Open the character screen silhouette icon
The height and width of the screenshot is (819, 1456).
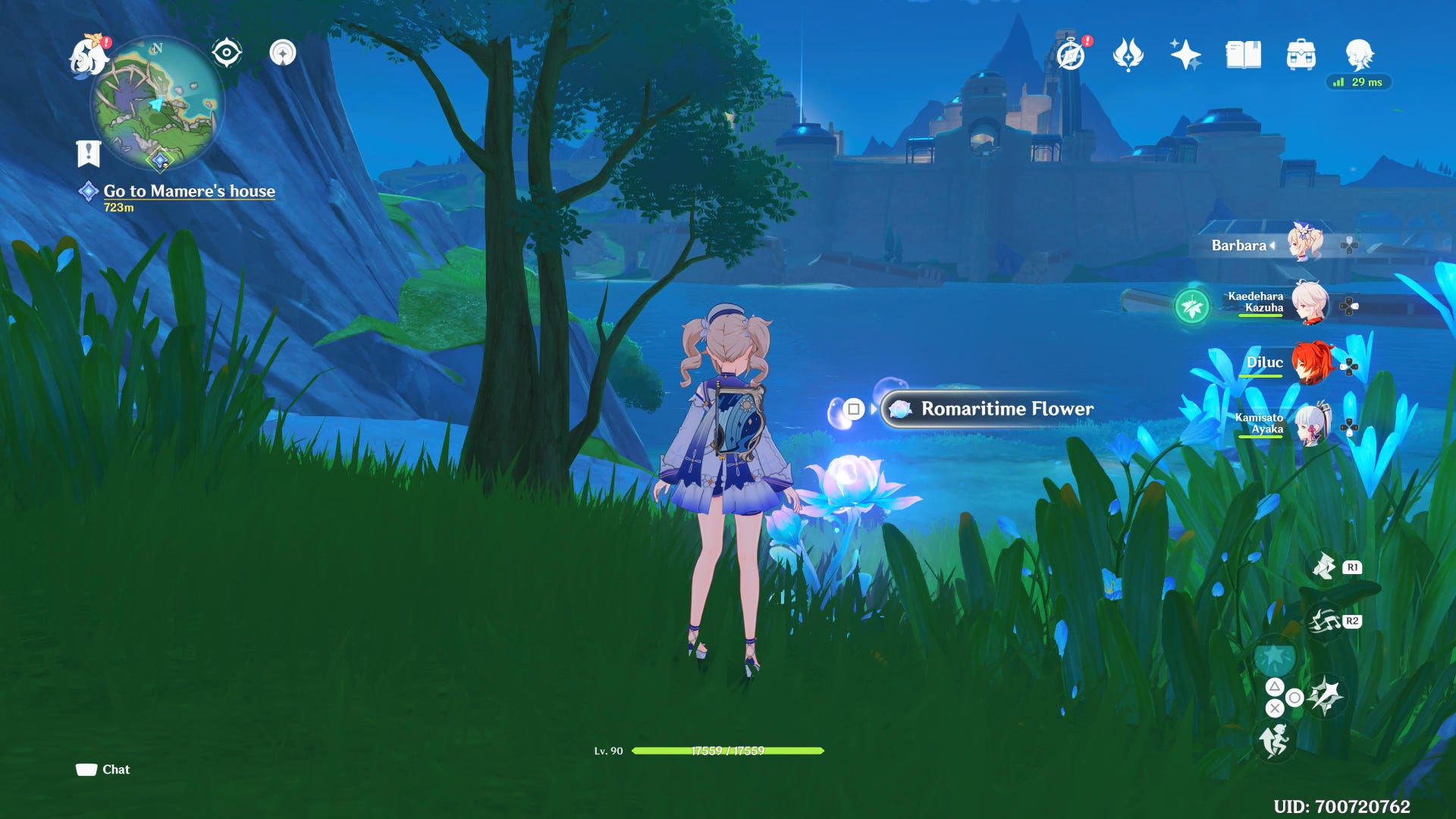pyautogui.click(x=1361, y=54)
